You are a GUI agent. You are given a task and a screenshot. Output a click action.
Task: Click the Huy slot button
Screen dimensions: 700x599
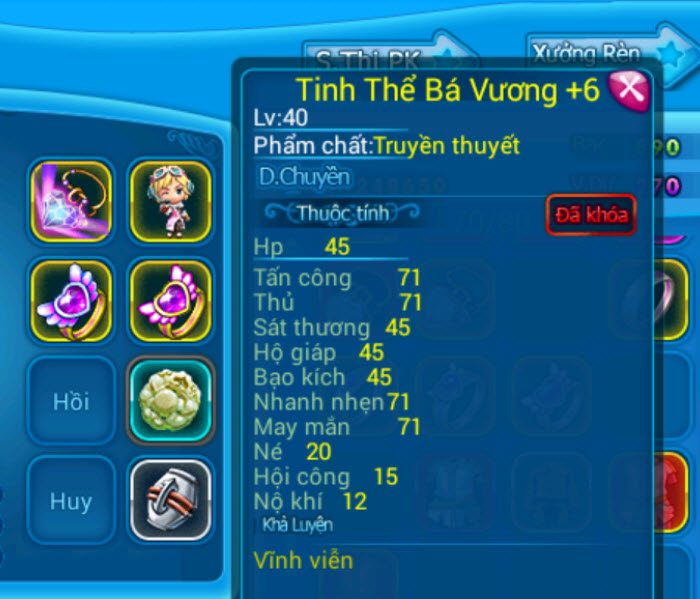tap(71, 499)
